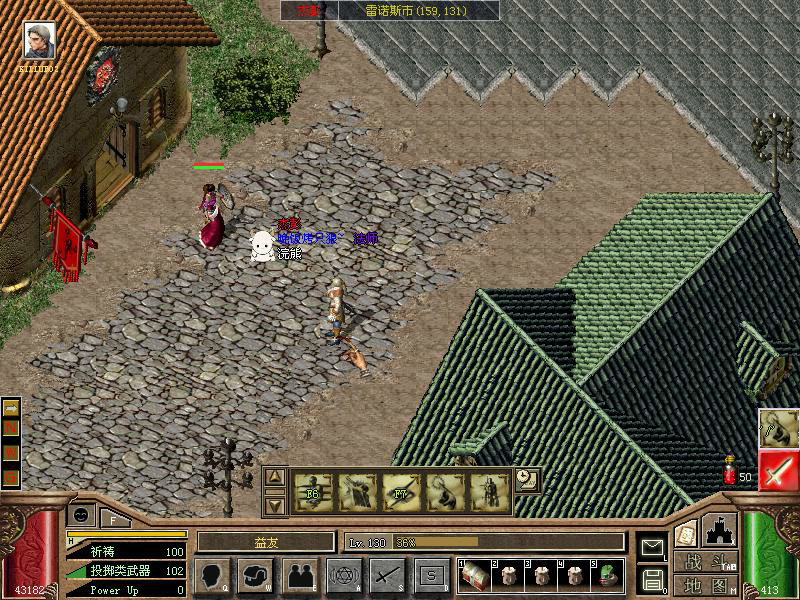Click the square S button

(x=431, y=576)
